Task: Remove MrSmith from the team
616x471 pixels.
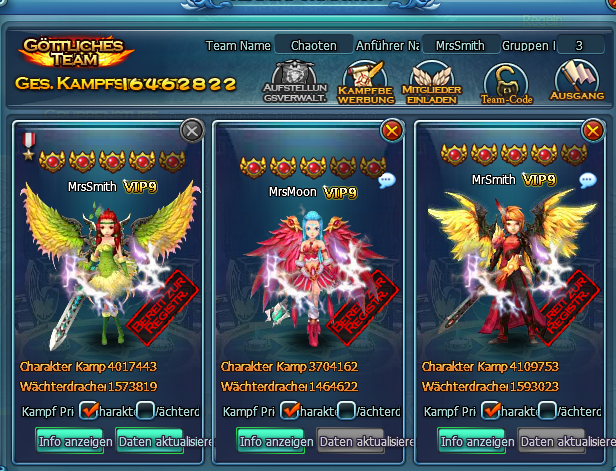Action: (593, 130)
